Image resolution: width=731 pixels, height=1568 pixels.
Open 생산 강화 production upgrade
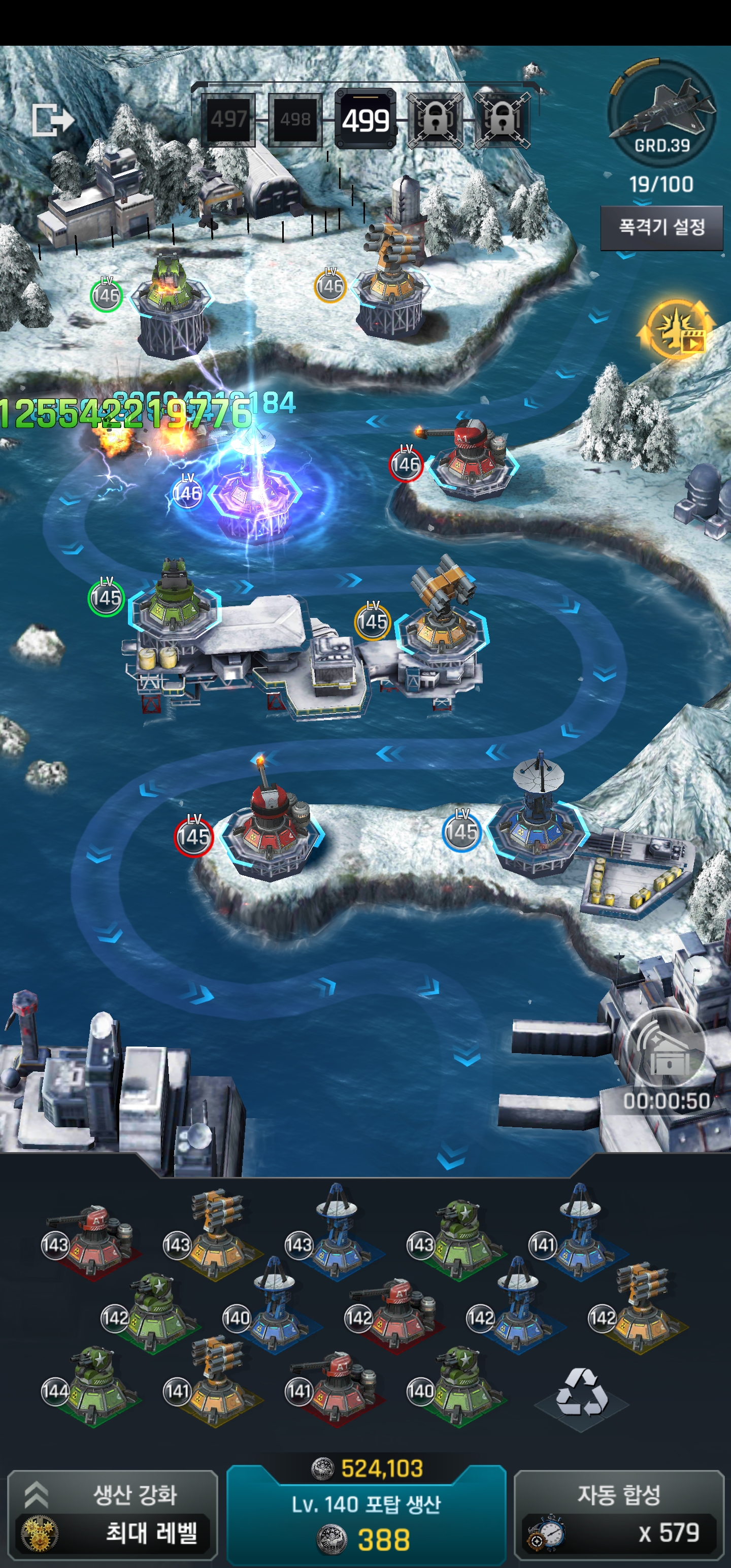tap(113, 1513)
